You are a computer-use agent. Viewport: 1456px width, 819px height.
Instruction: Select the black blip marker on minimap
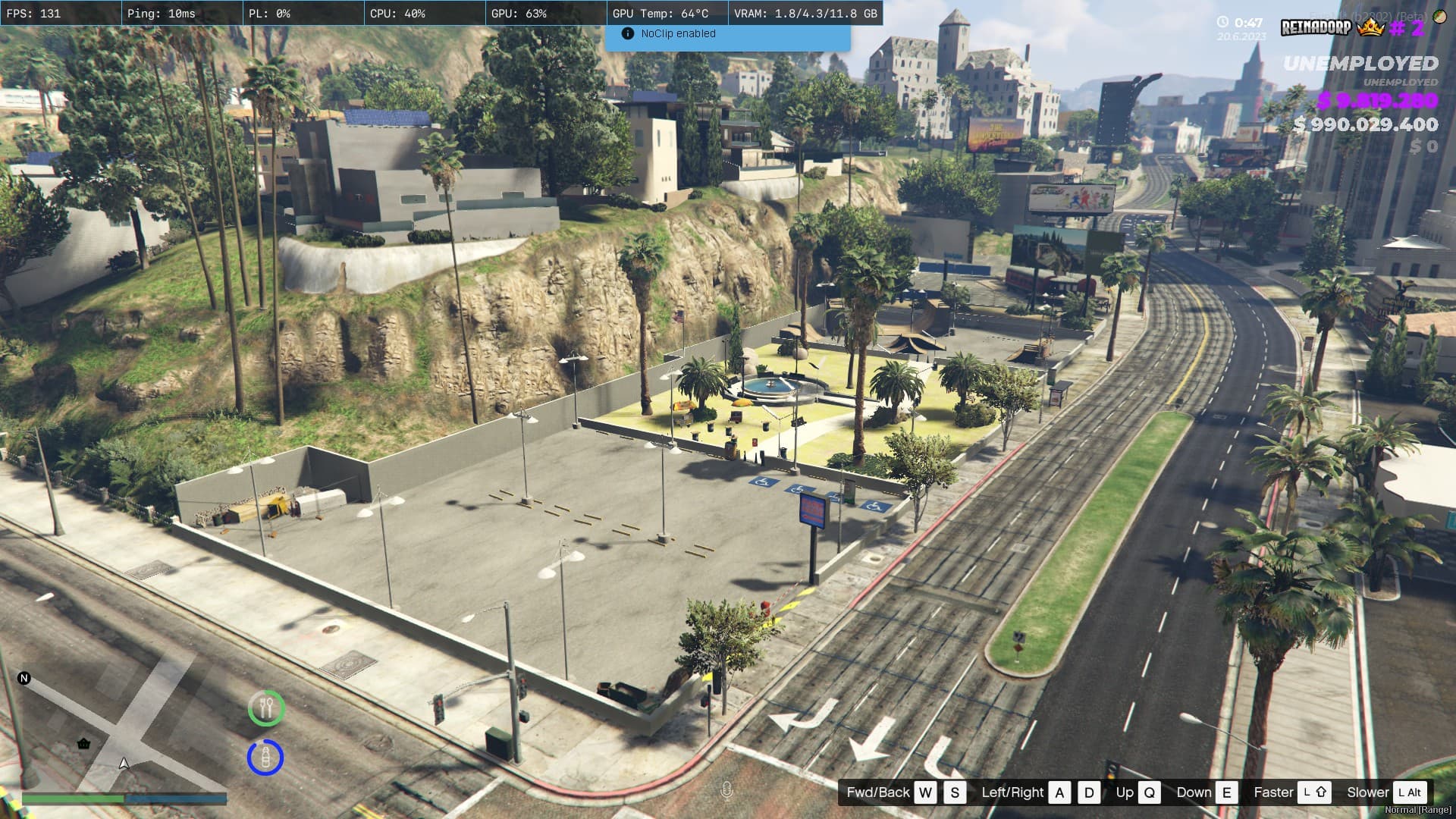(83, 743)
